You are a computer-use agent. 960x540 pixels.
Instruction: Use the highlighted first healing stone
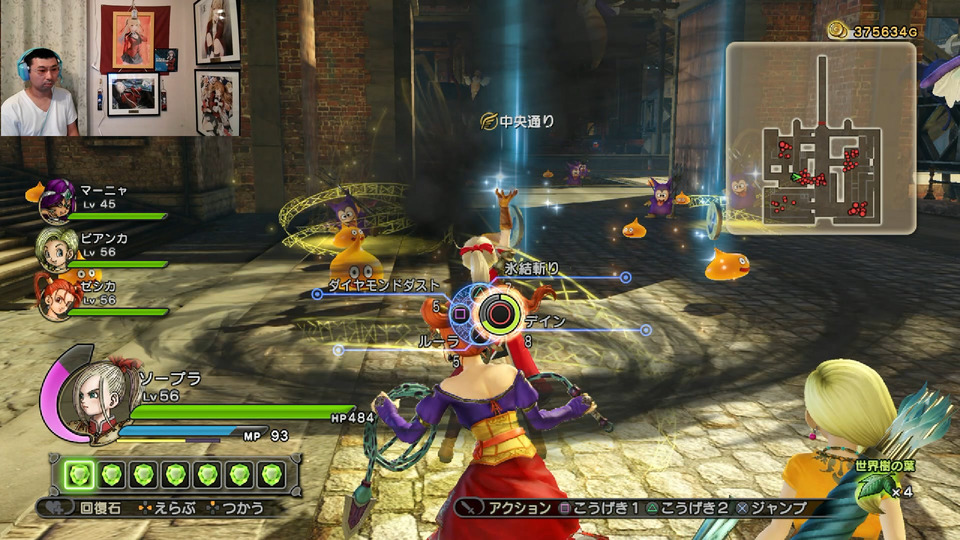coord(81,474)
